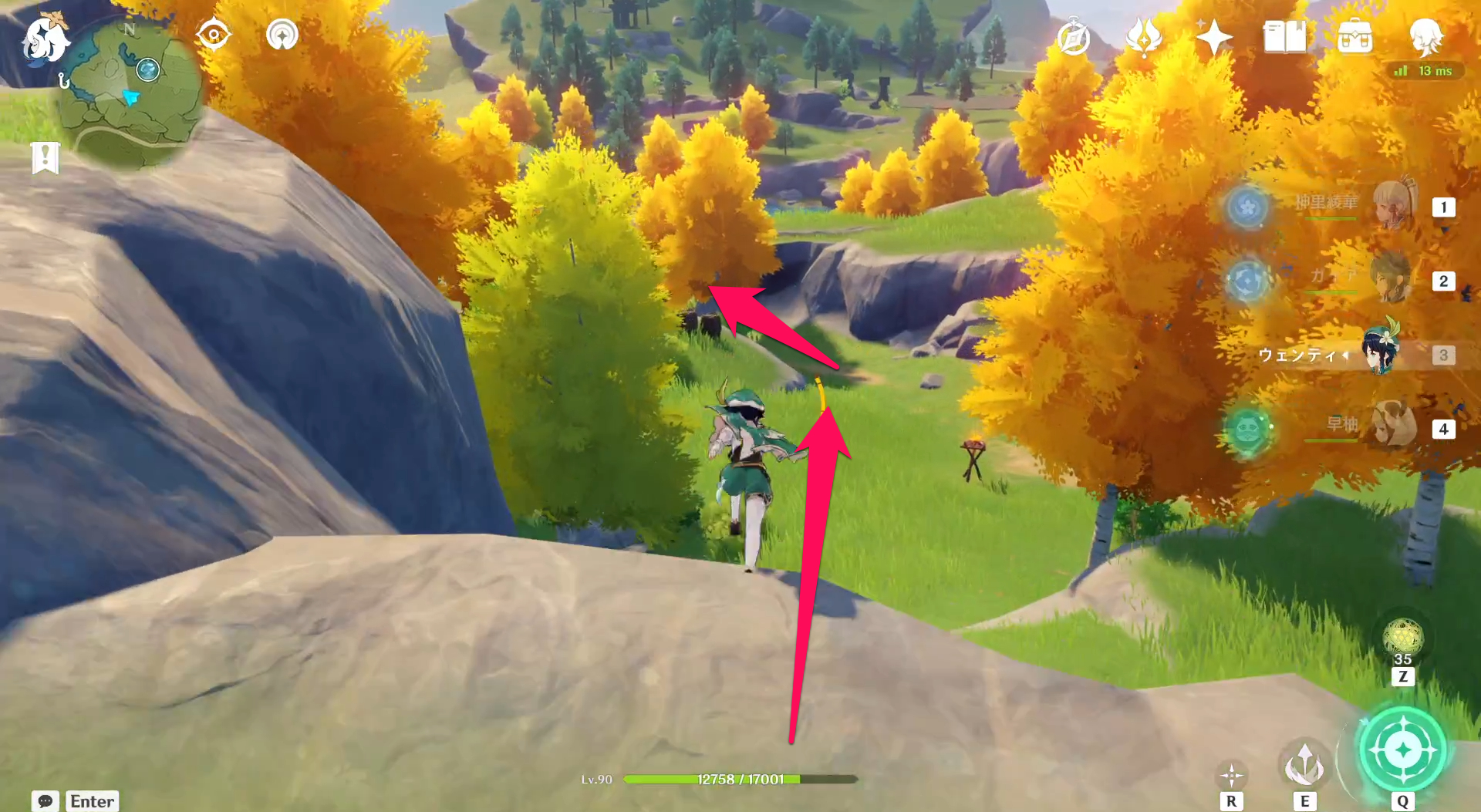This screenshot has width=1481, height=812.
Task: Open the quest journal book icon
Action: pos(1284,36)
